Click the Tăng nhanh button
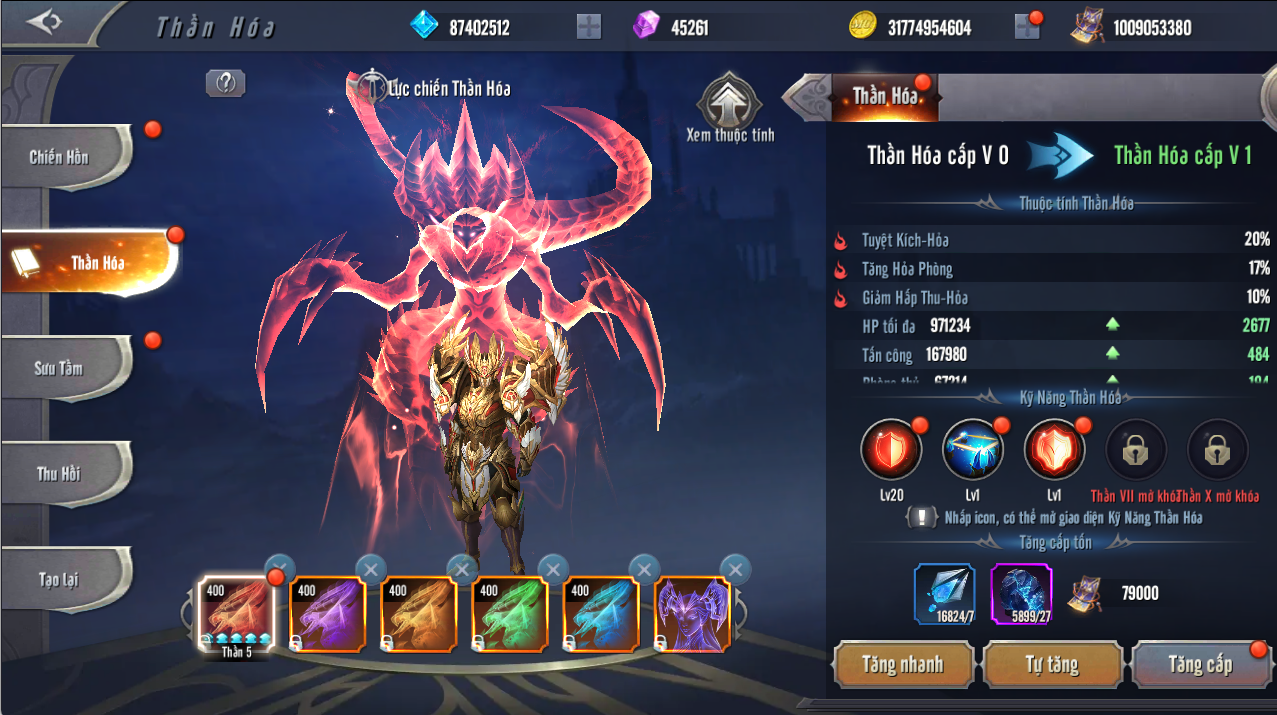Screen dimensions: 1277x715 pos(903,665)
